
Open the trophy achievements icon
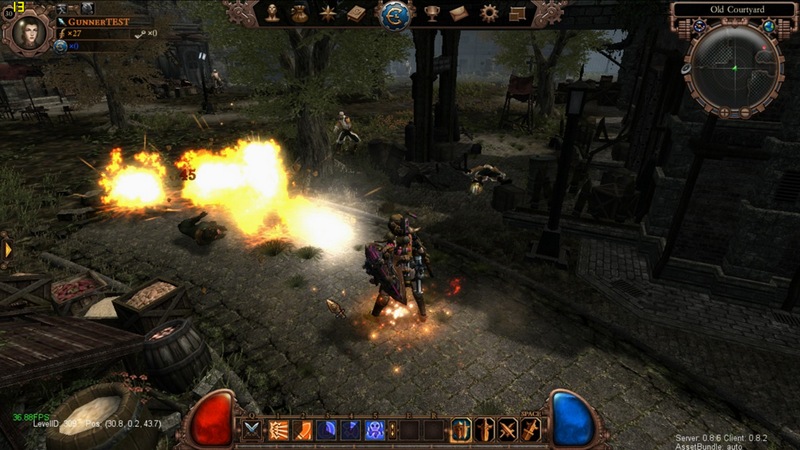pos(432,13)
